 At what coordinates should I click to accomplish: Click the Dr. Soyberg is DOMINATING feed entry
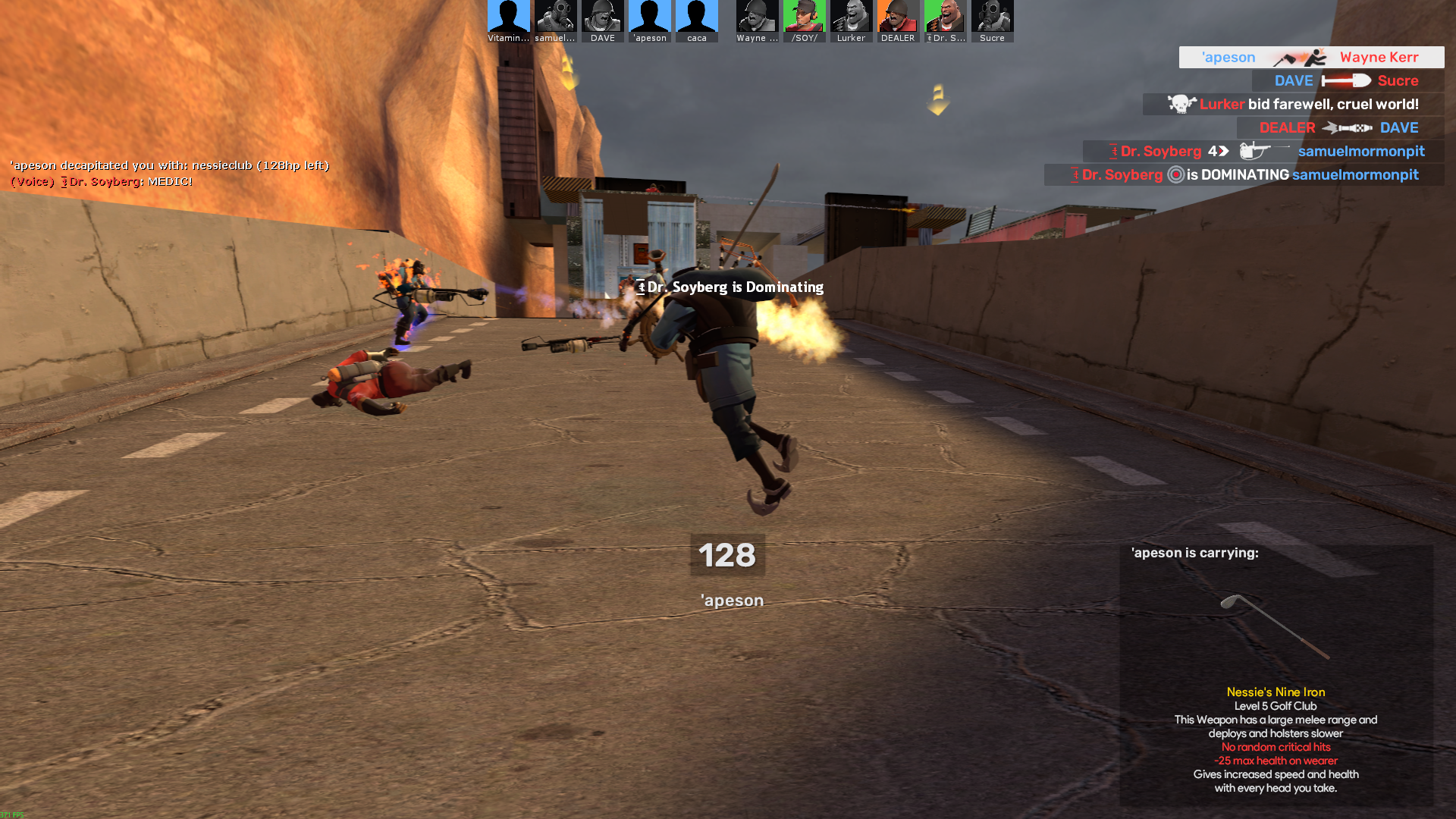coord(1244,175)
